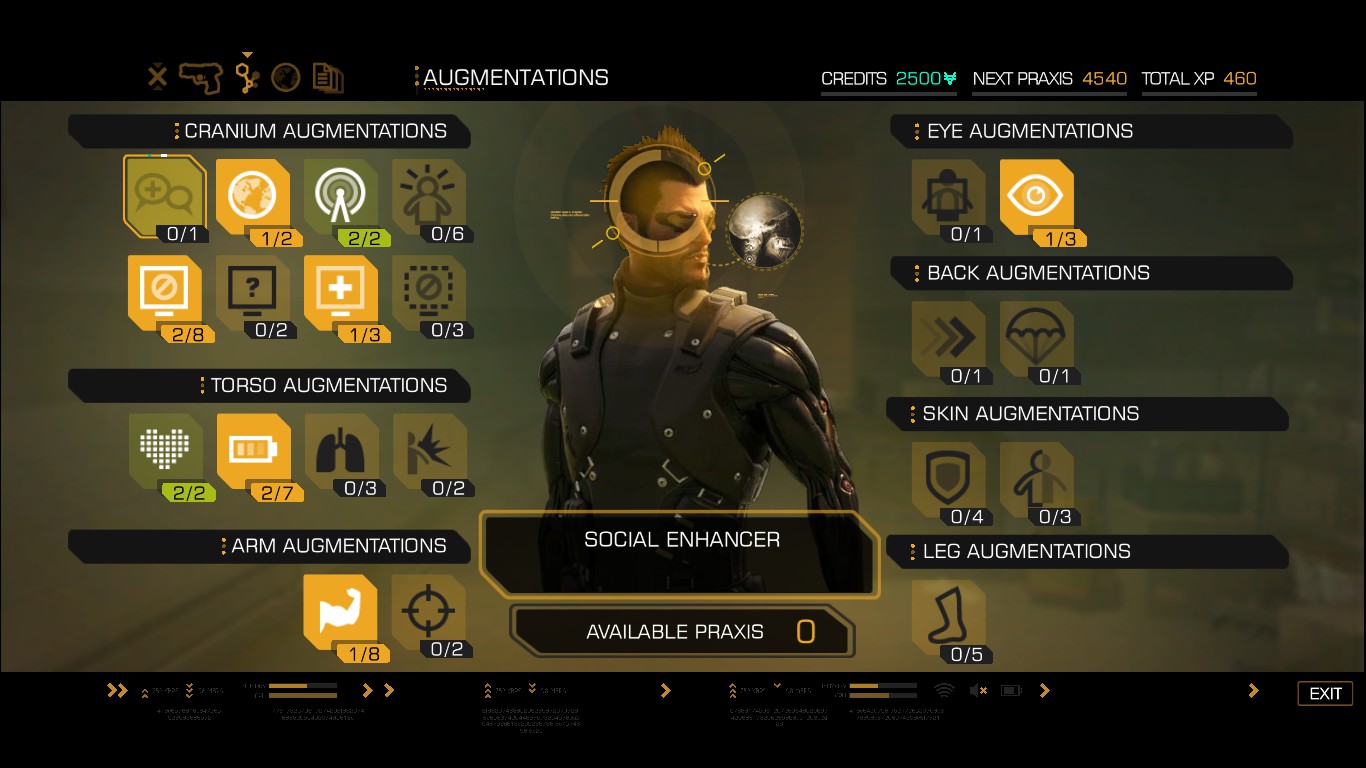
Task: Click the skull scan circle beside Jensen's head
Action: tap(765, 231)
